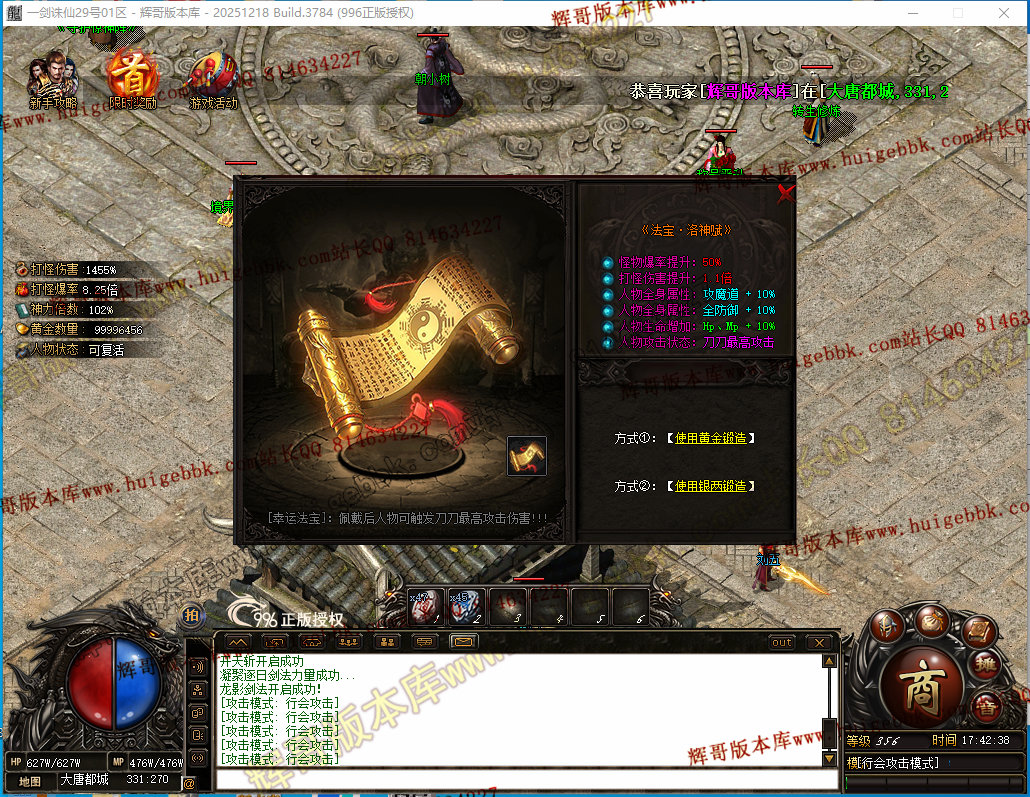Open the 地图 map button
The width and height of the screenshot is (1030, 797).
tap(30, 780)
